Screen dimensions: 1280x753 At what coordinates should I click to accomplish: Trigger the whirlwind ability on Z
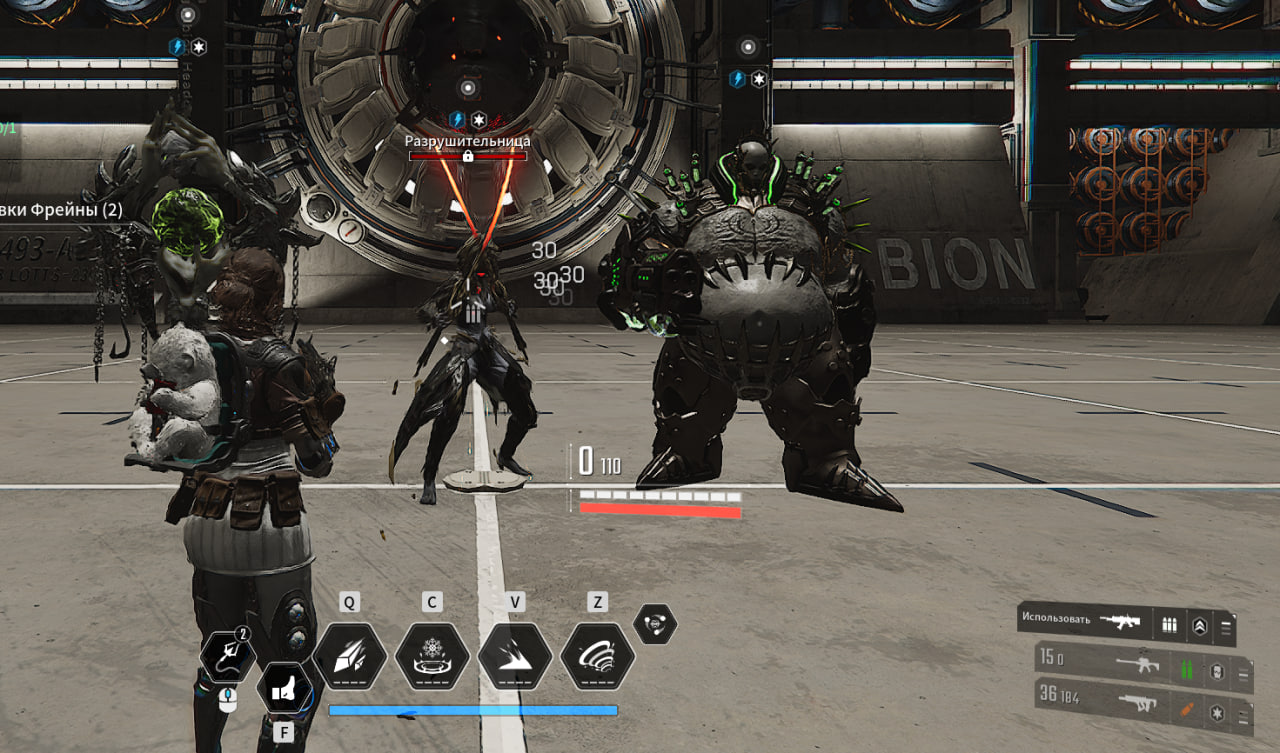(597, 657)
